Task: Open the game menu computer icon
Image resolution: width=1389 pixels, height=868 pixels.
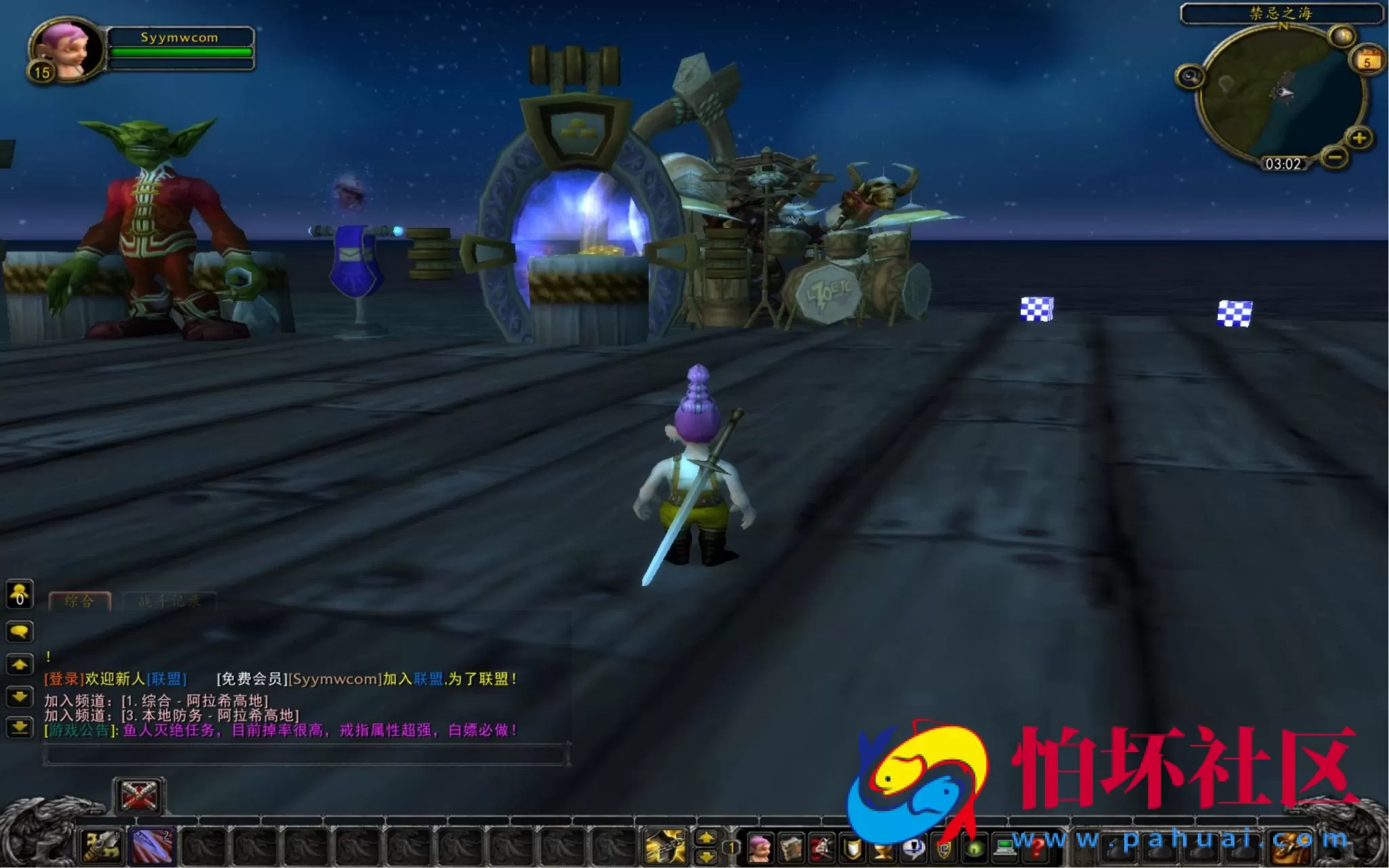Action: click(1005, 850)
